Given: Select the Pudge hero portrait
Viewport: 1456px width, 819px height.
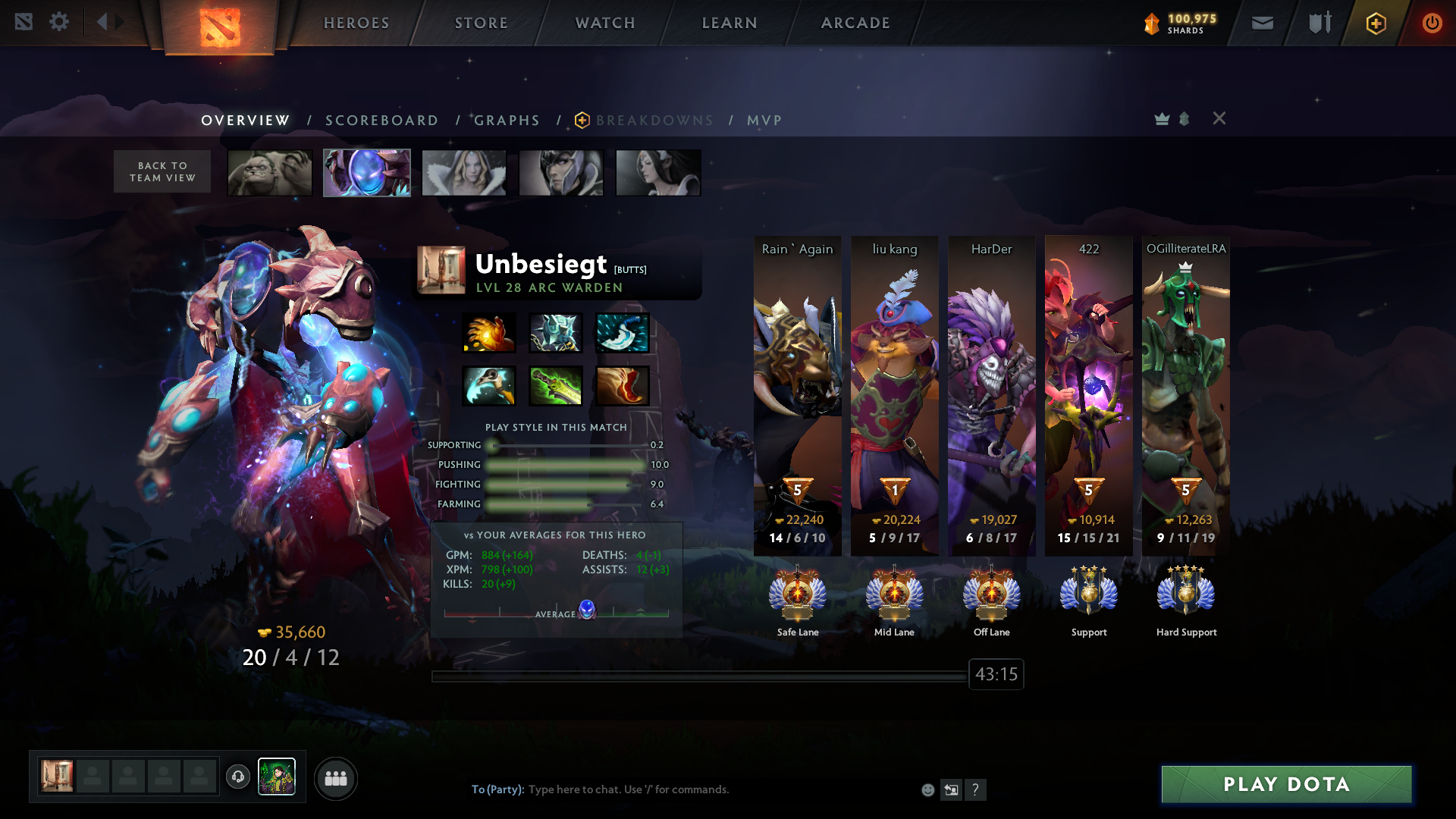Looking at the screenshot, I should [x=270, y=173].
